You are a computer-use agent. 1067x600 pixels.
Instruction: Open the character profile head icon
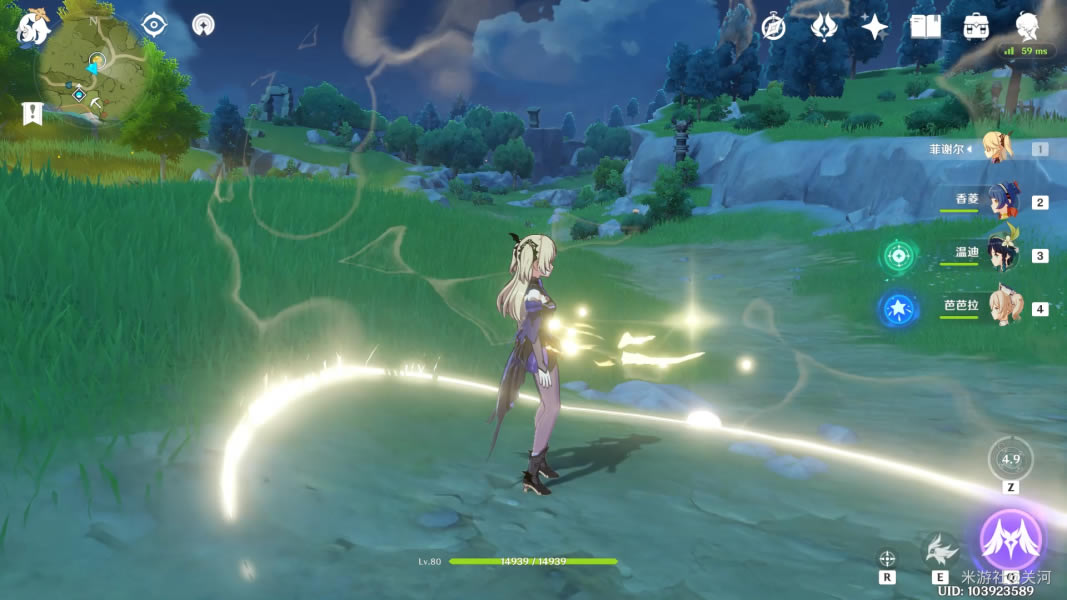click(x=1027, y=27)
